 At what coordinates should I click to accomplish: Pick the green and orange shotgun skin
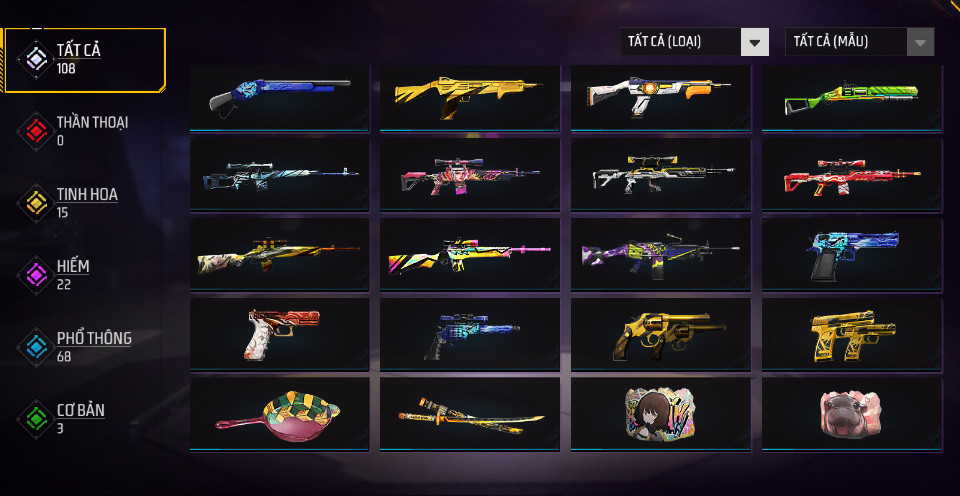852,98
